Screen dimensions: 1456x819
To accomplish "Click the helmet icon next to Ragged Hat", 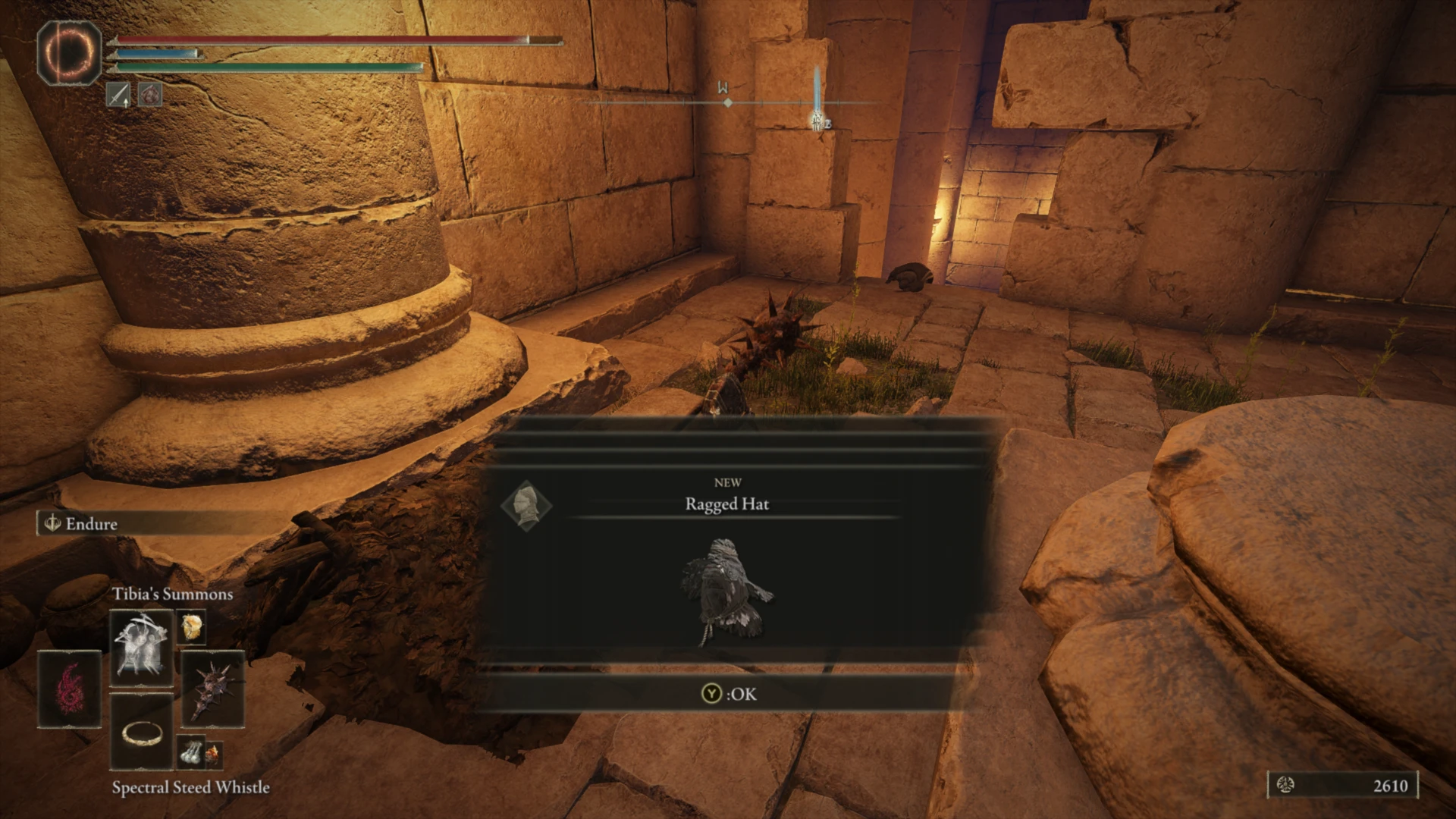I will click(529, 507).
